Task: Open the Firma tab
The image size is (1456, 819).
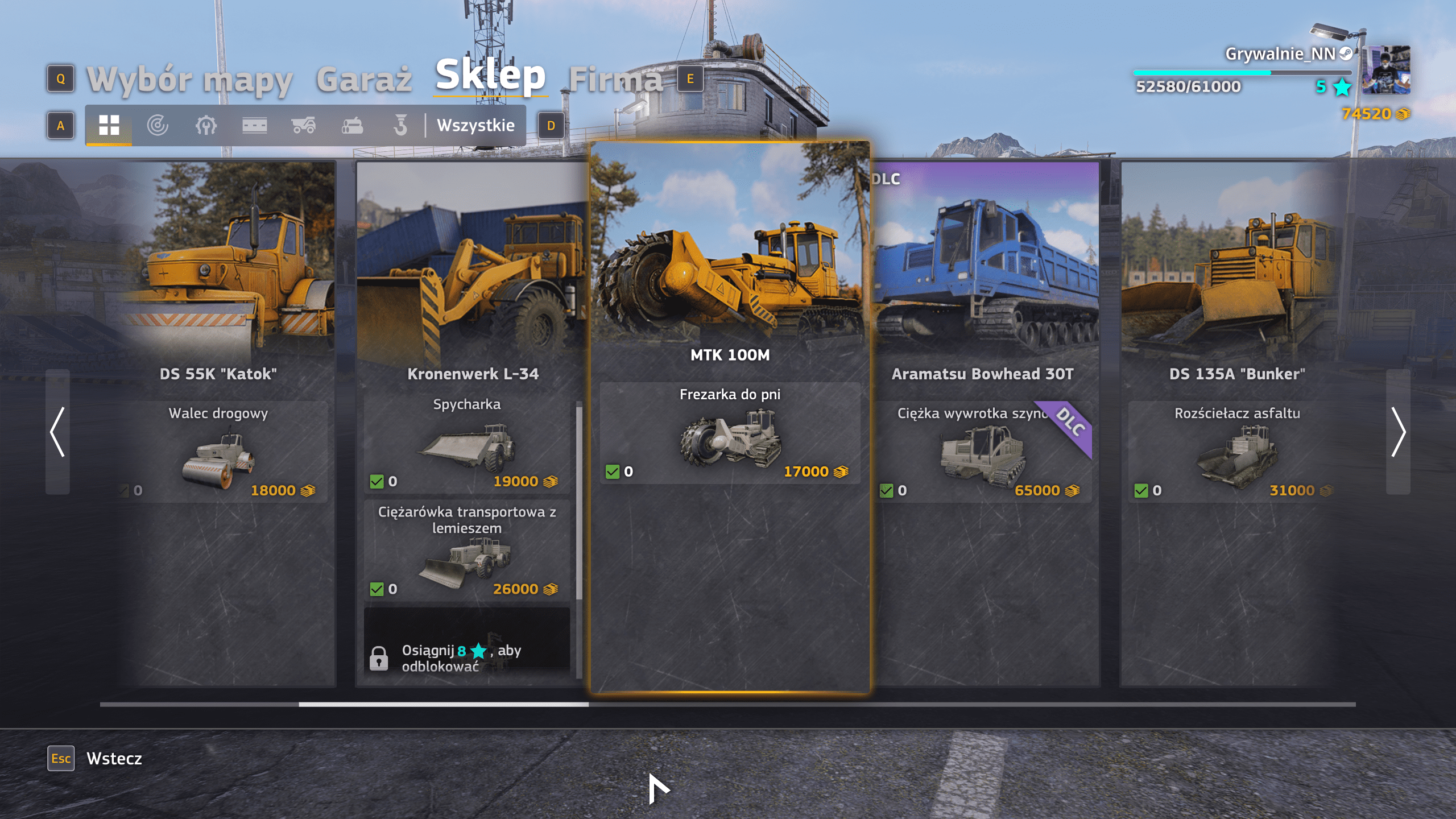Action: [616, 79]
